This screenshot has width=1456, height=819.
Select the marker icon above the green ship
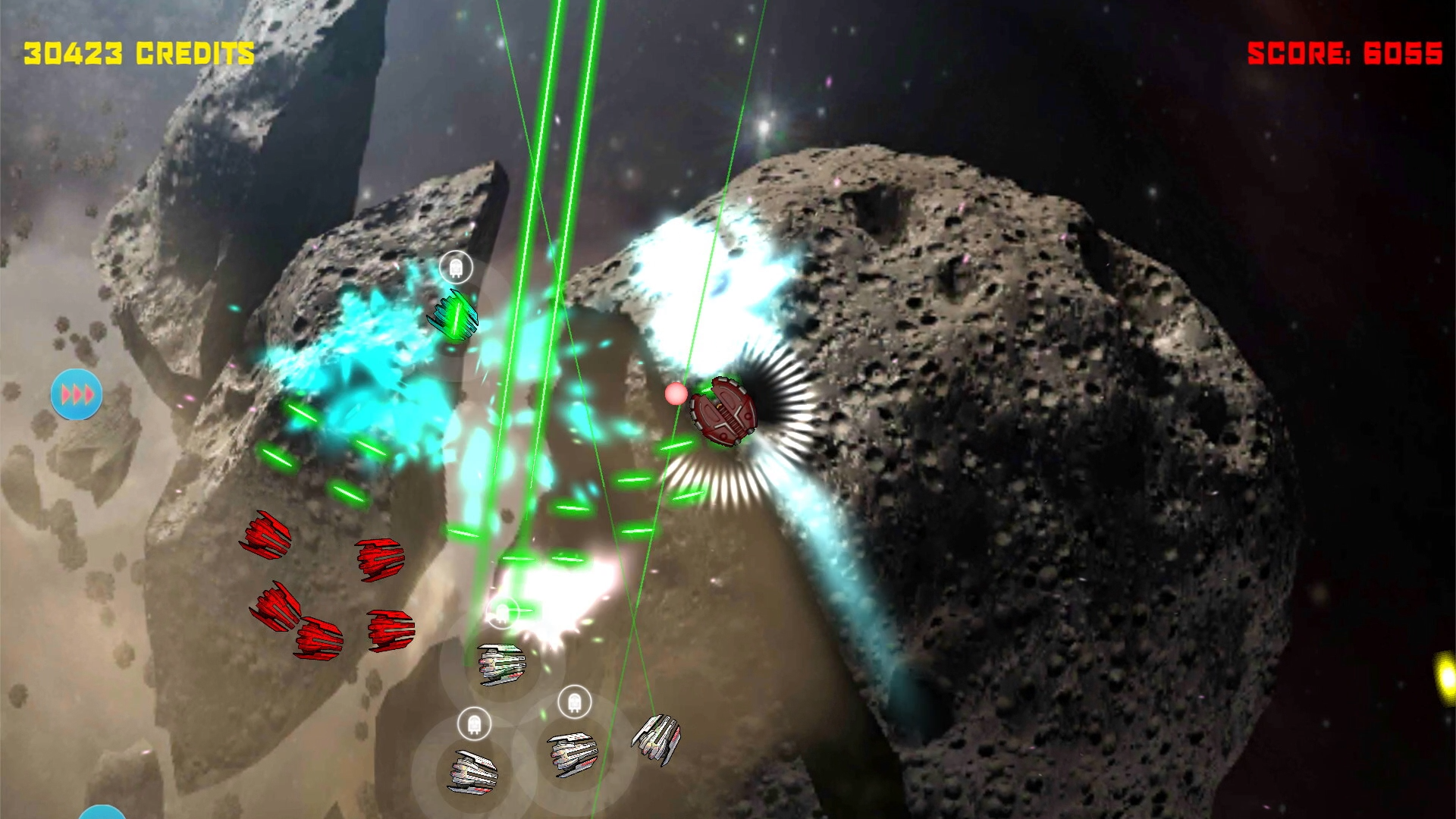click(456, 267)
